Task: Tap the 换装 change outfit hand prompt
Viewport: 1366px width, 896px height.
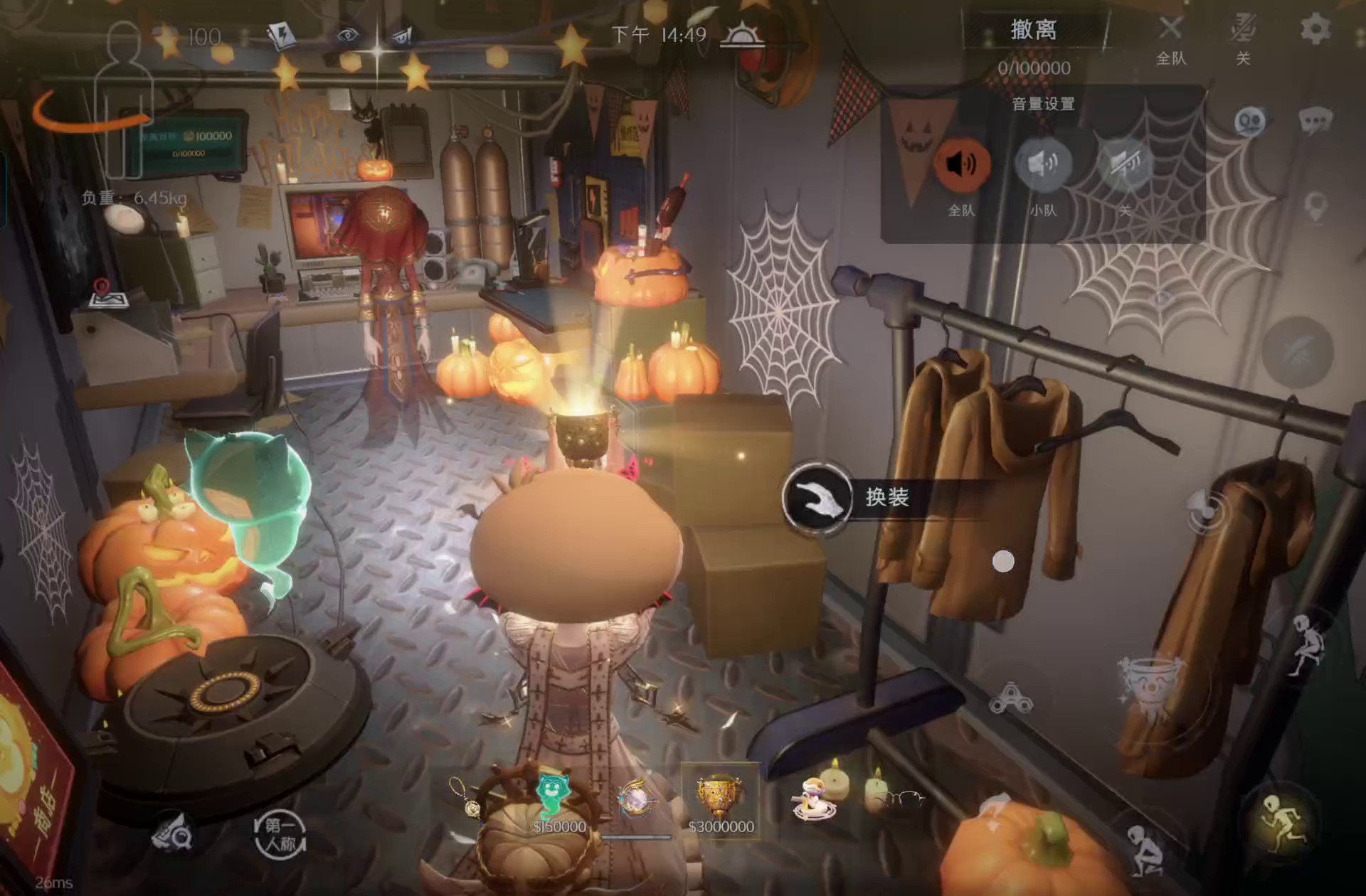Action: 817,497
